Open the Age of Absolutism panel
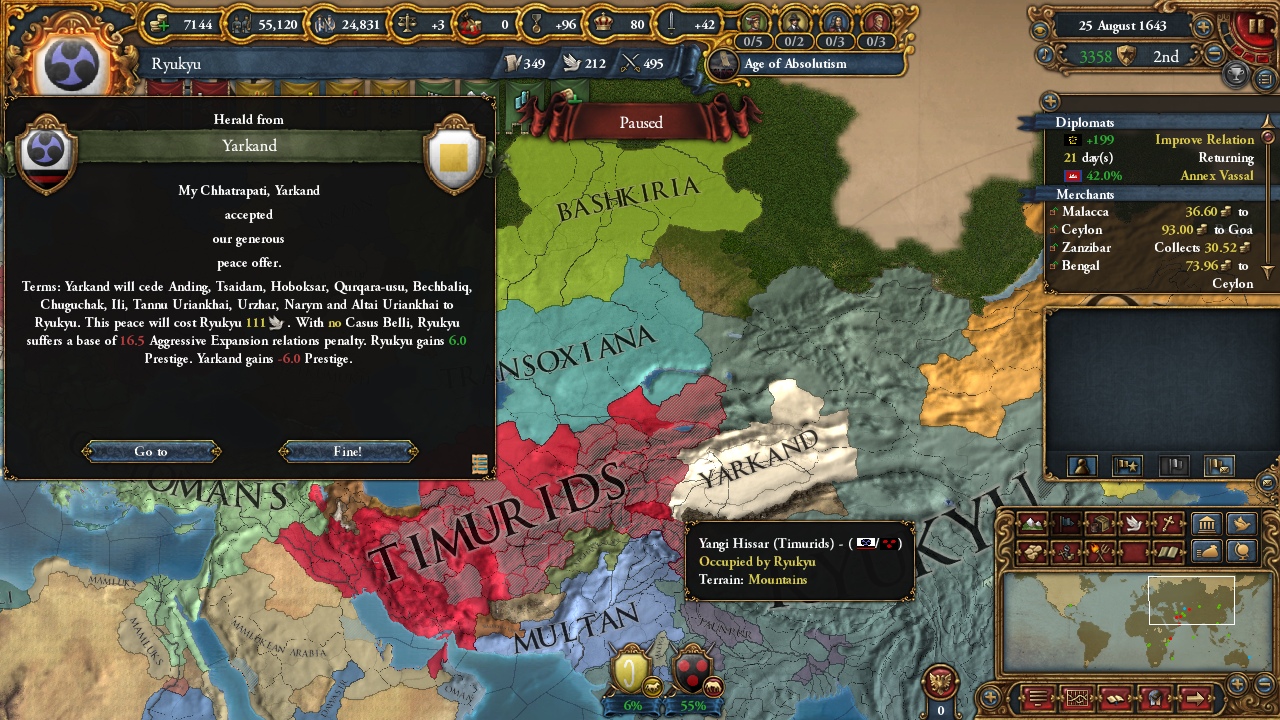 pyautogui.click(x=795, y=64)
